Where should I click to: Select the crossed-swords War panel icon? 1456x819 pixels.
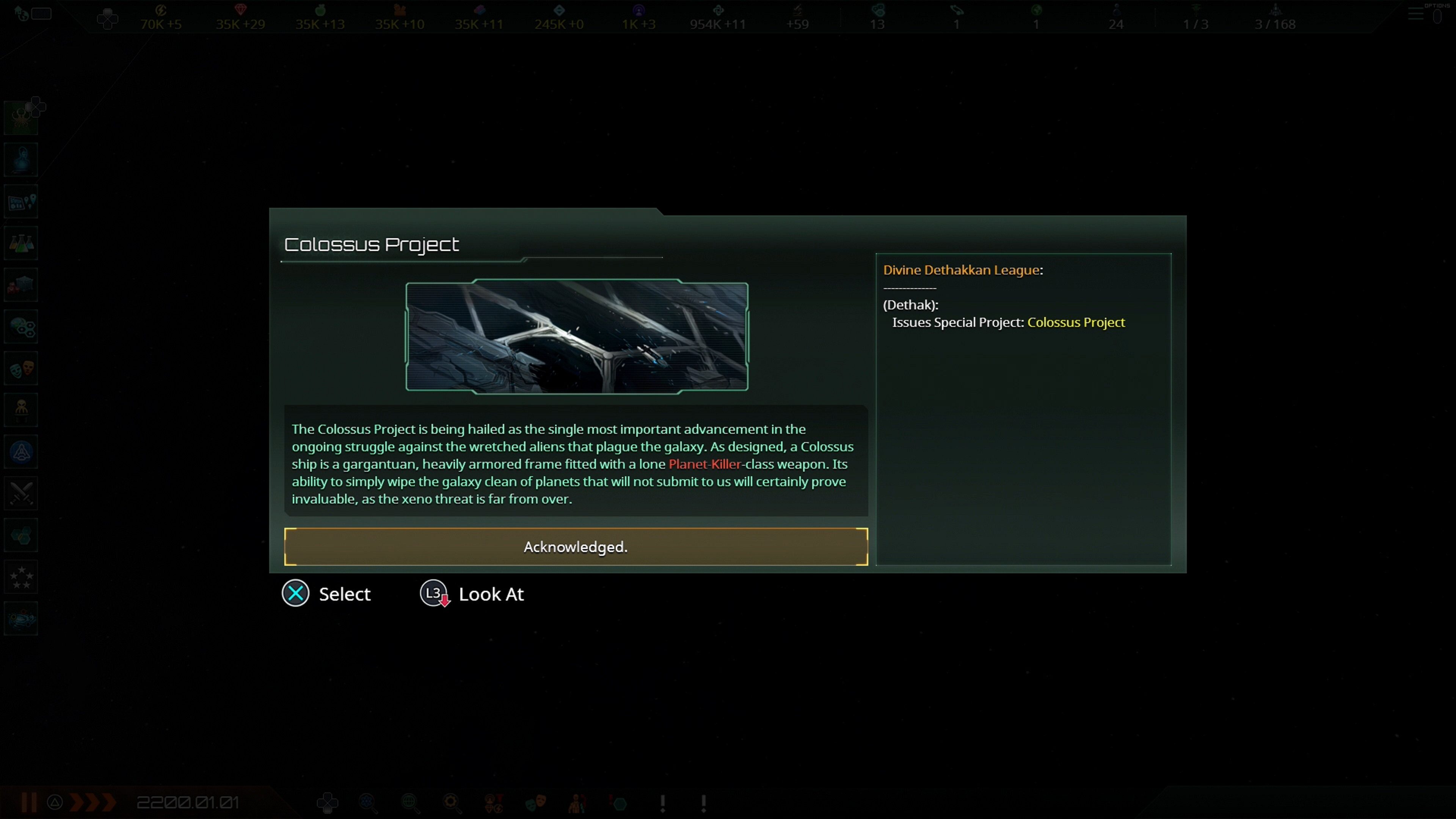(21, 493)
